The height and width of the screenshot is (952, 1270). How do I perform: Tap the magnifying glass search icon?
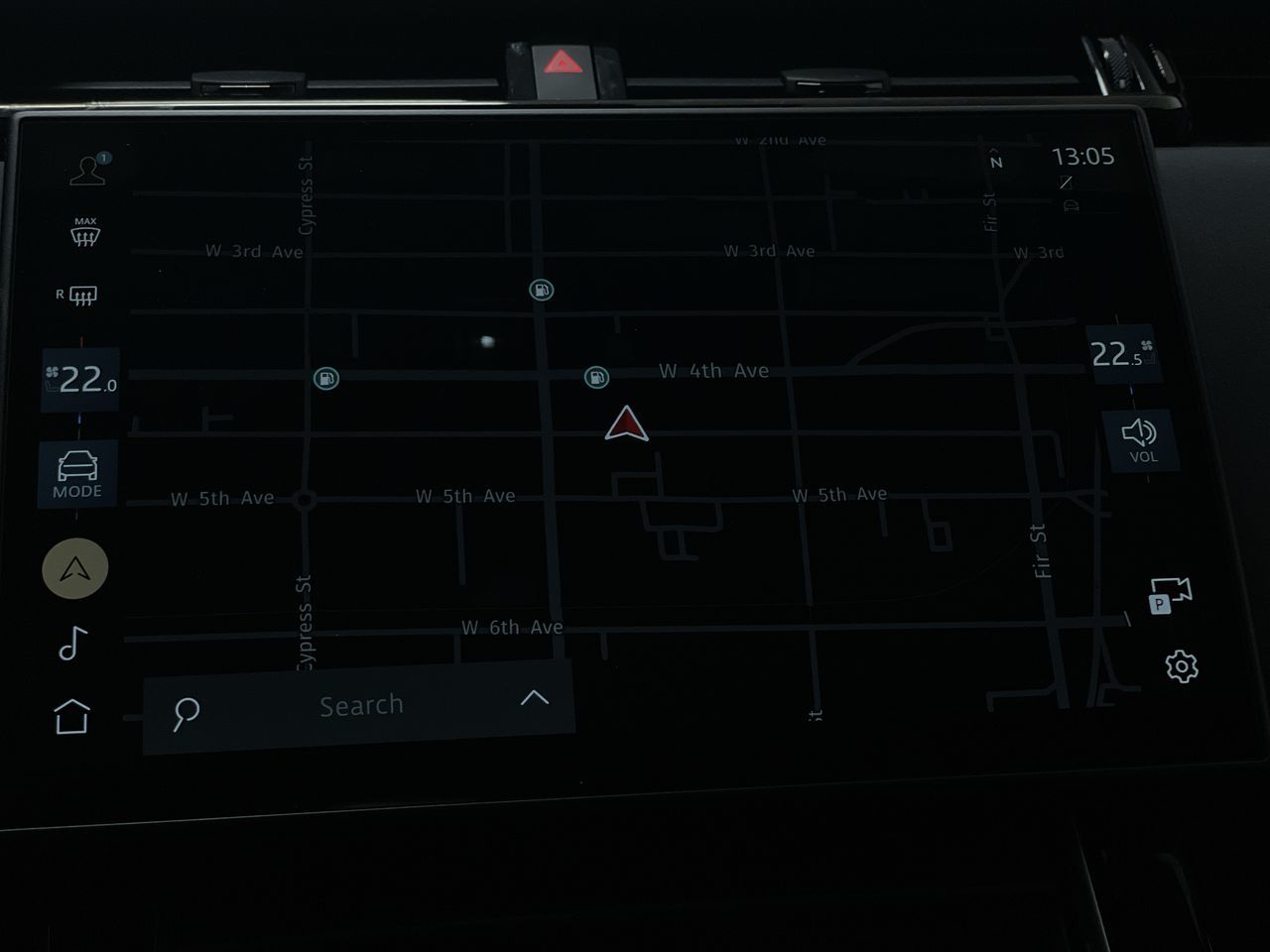pyautogui.click(x=186, y=712)
